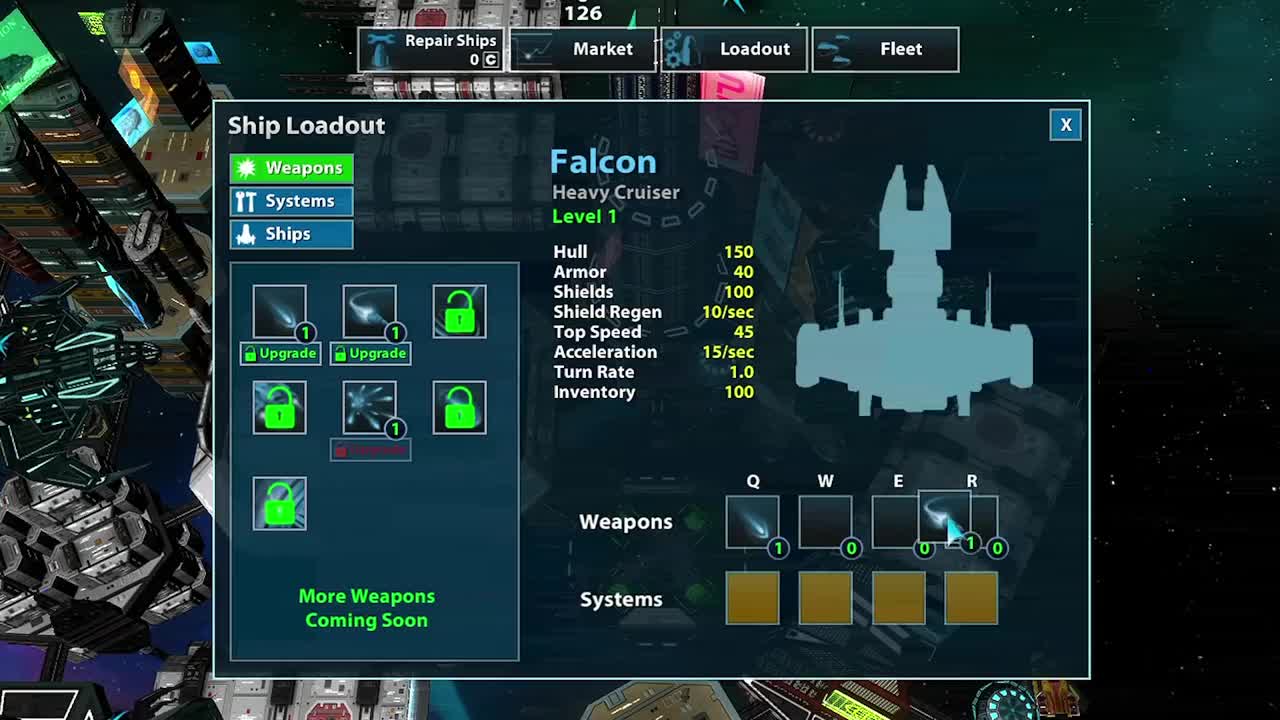
Task: Select the empty W weapon slot
Action: (x=825, y=522)
